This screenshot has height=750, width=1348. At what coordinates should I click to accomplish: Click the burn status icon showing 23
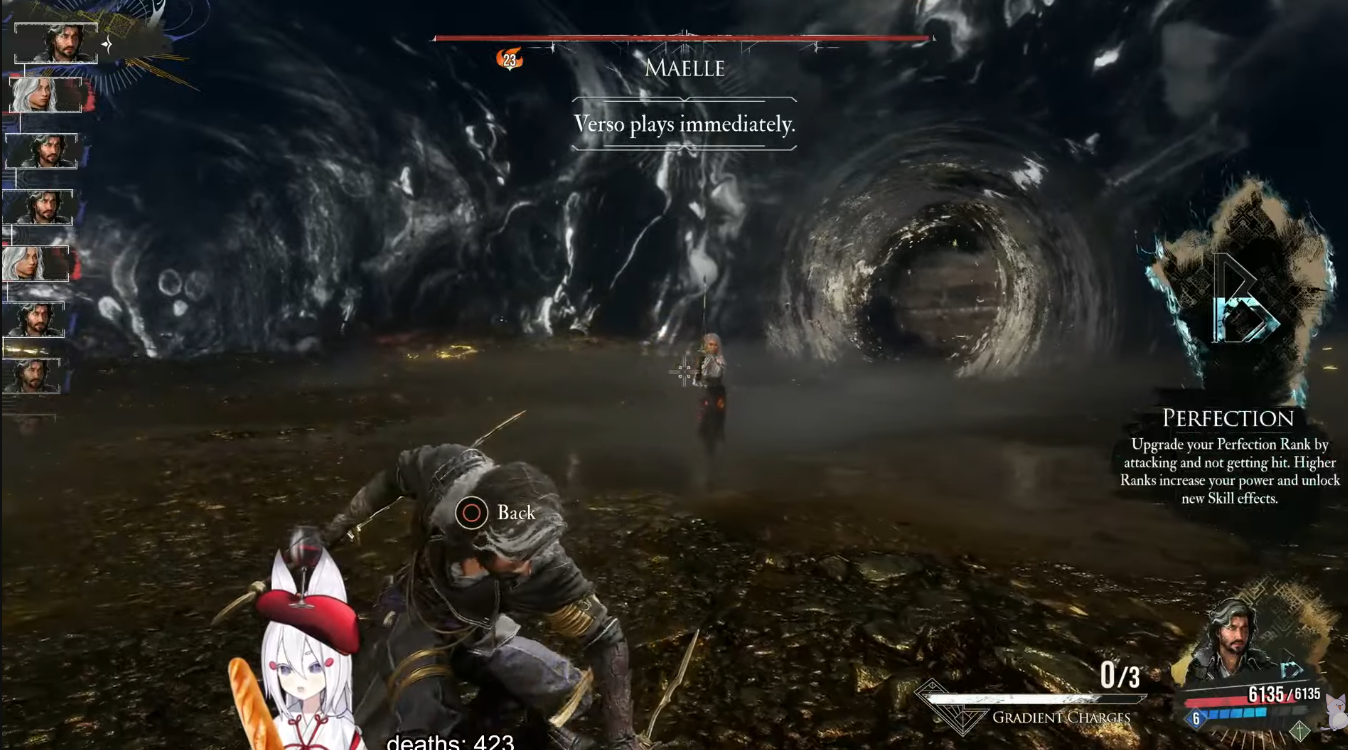click(509, 60)
